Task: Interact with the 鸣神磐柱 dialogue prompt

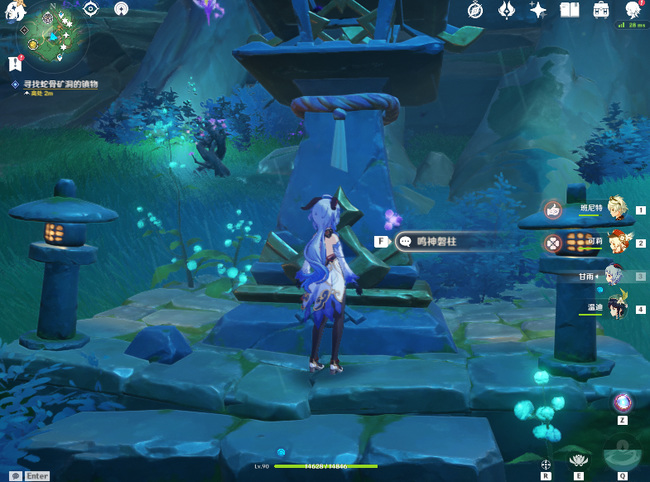Action: [440, 241]
